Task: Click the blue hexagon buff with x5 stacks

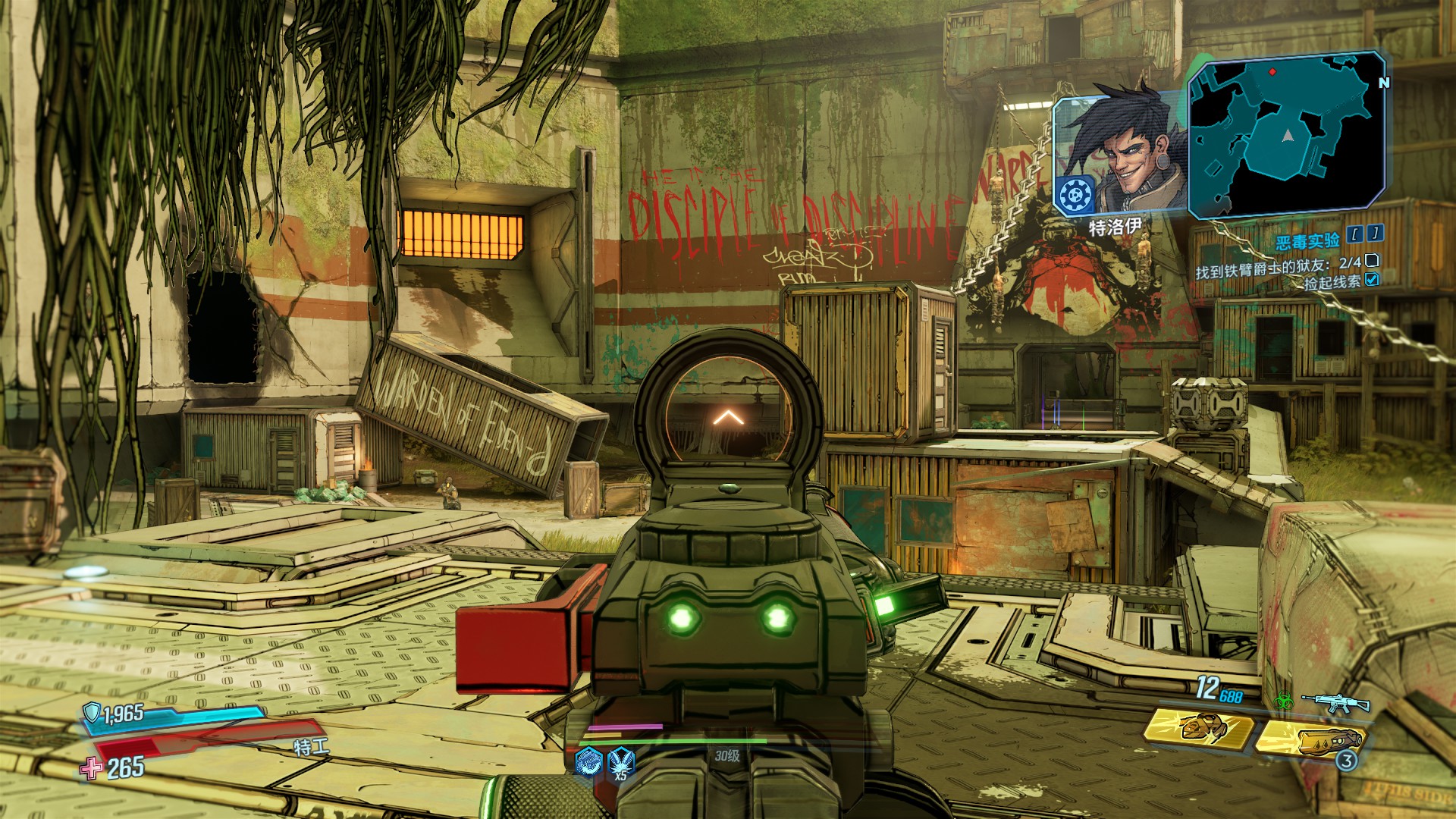Action: [x=621, y=759]
